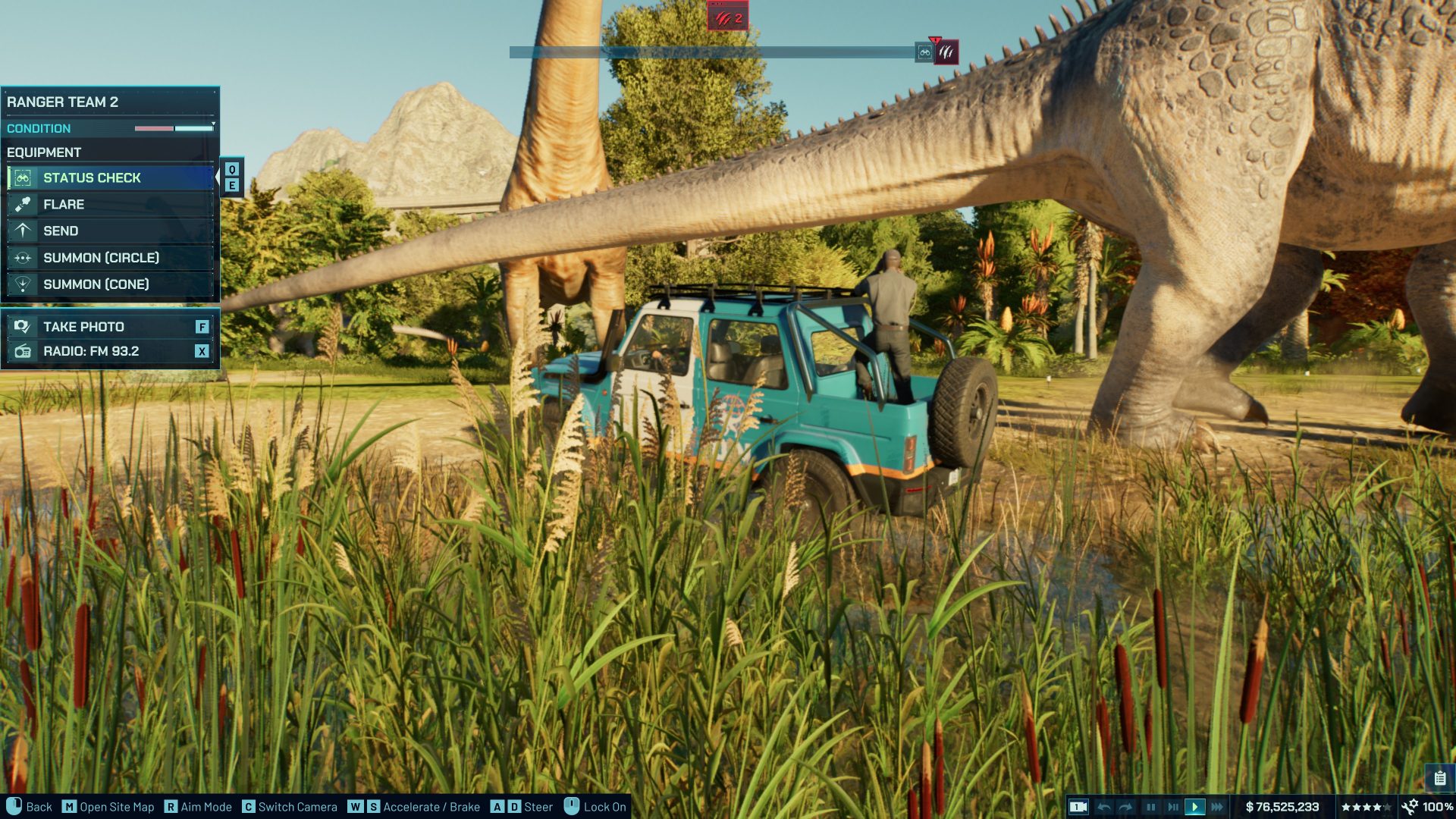Enable fast forward speed
This screenshot has width=1456, height=819.
1217,806
